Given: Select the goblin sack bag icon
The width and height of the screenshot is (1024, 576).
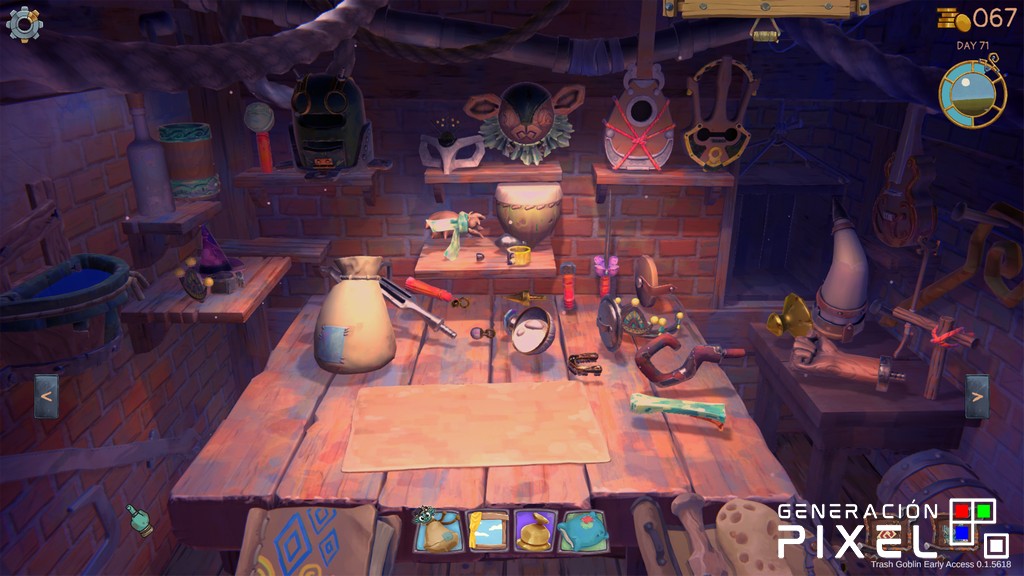Looking at the screenshot, I should (x=439, y=531).
